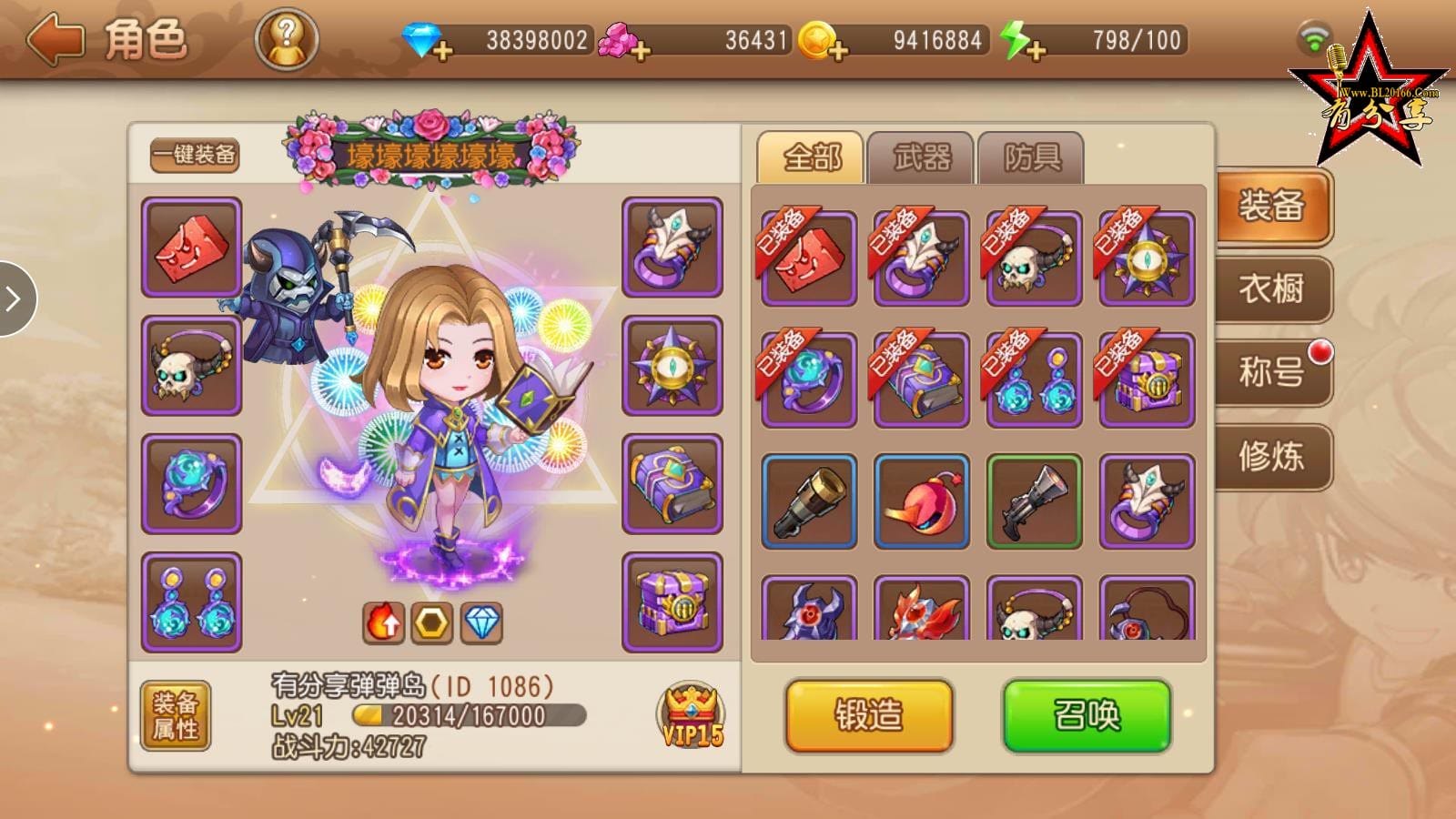Open the 称号 title panel with red dot

[x=1273, y=373]
